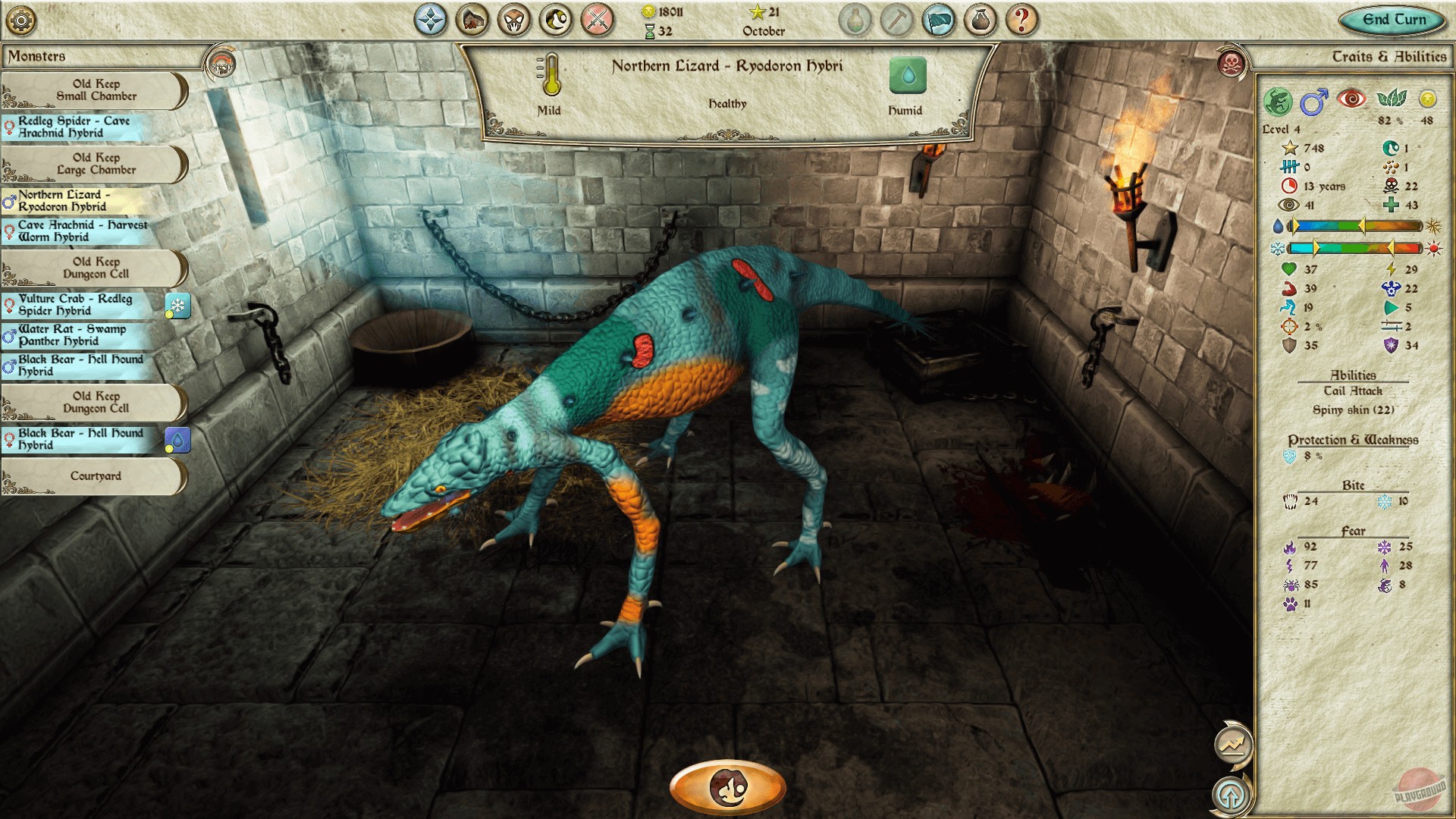Click the monster fangs icon in the top bar
This screenshot has height=819, width=1456.
(513, 20)
